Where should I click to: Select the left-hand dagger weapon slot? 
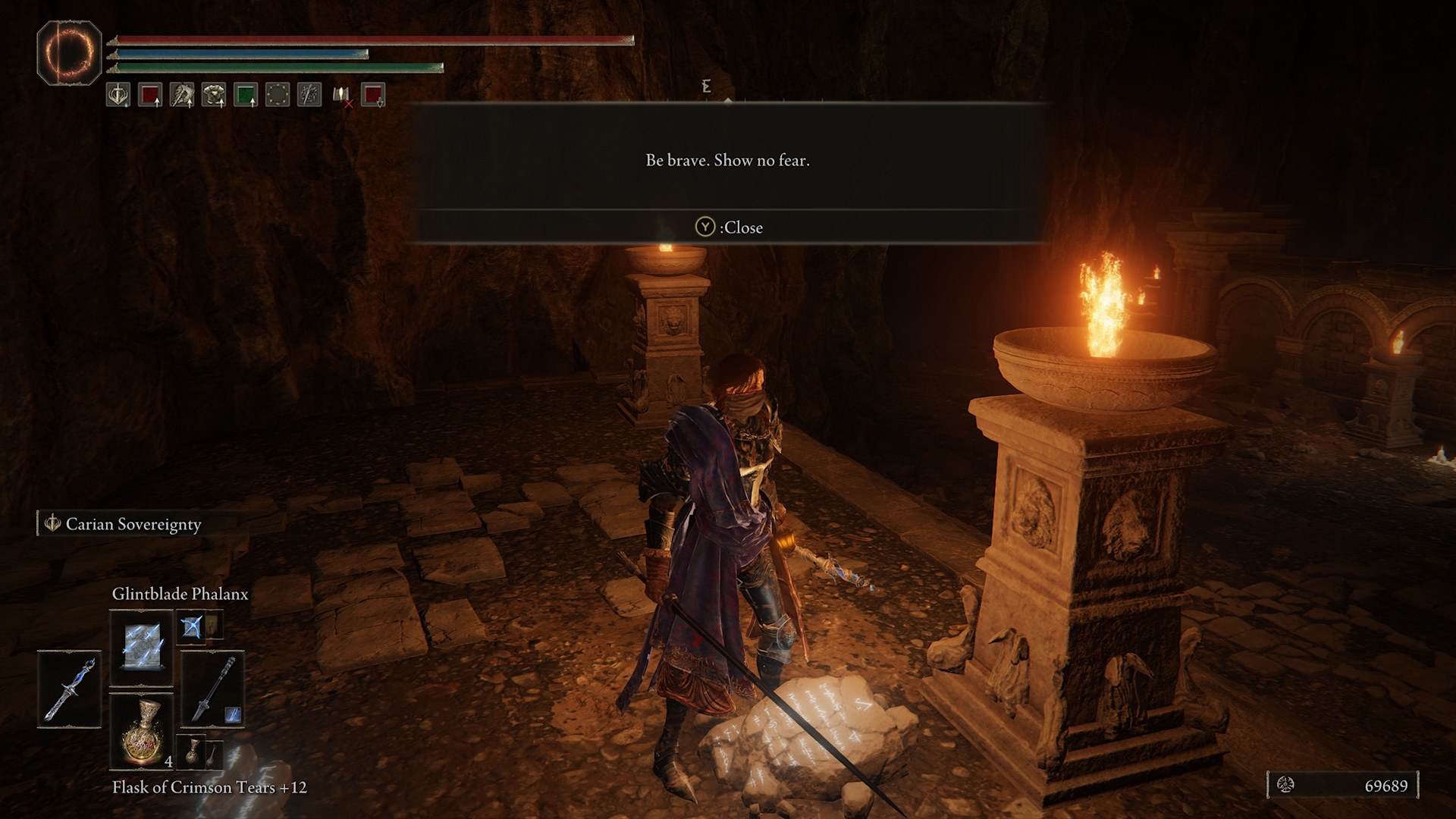(69, 689)
